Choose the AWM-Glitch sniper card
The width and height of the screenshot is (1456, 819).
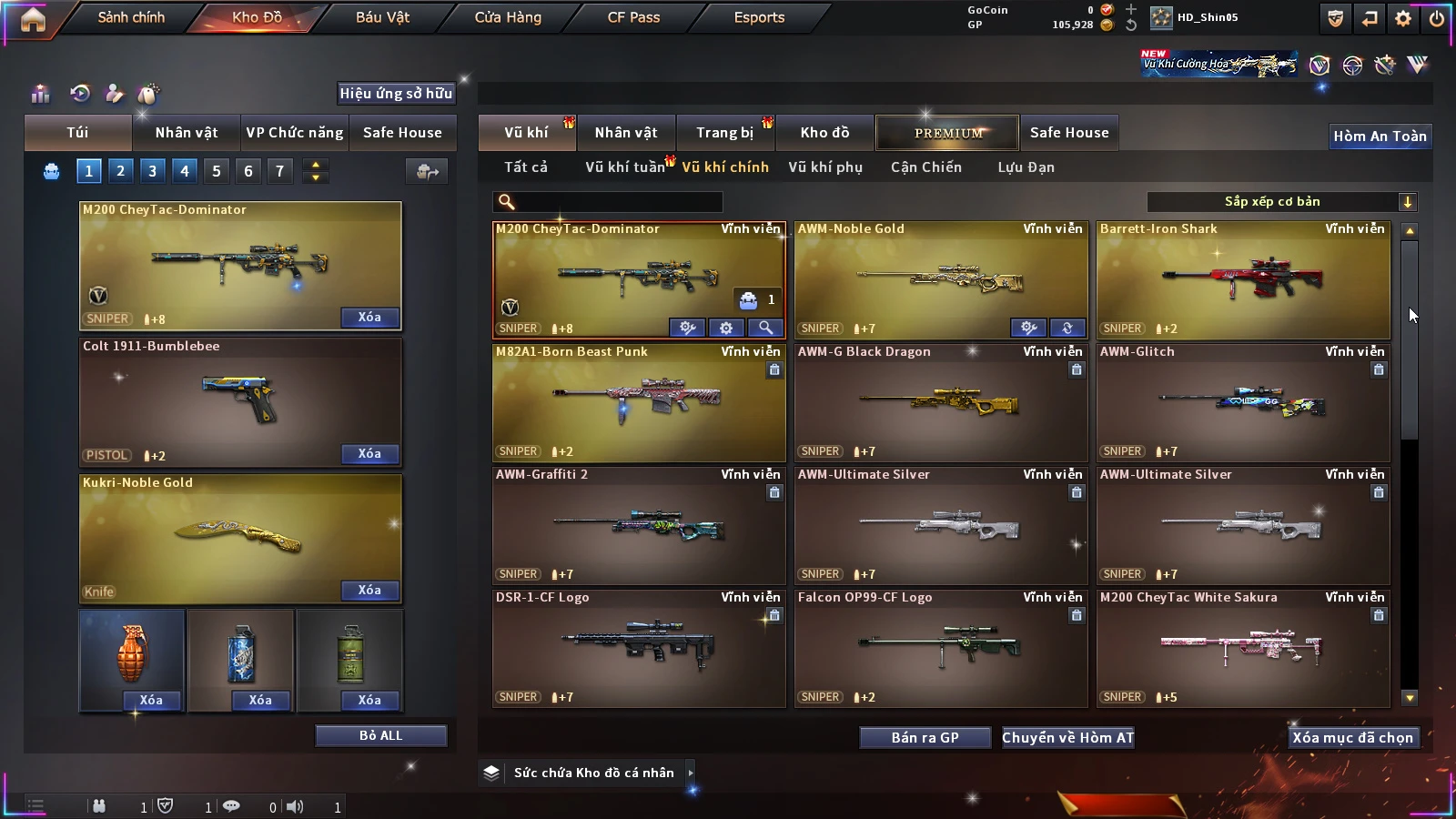coord(1243,402)
